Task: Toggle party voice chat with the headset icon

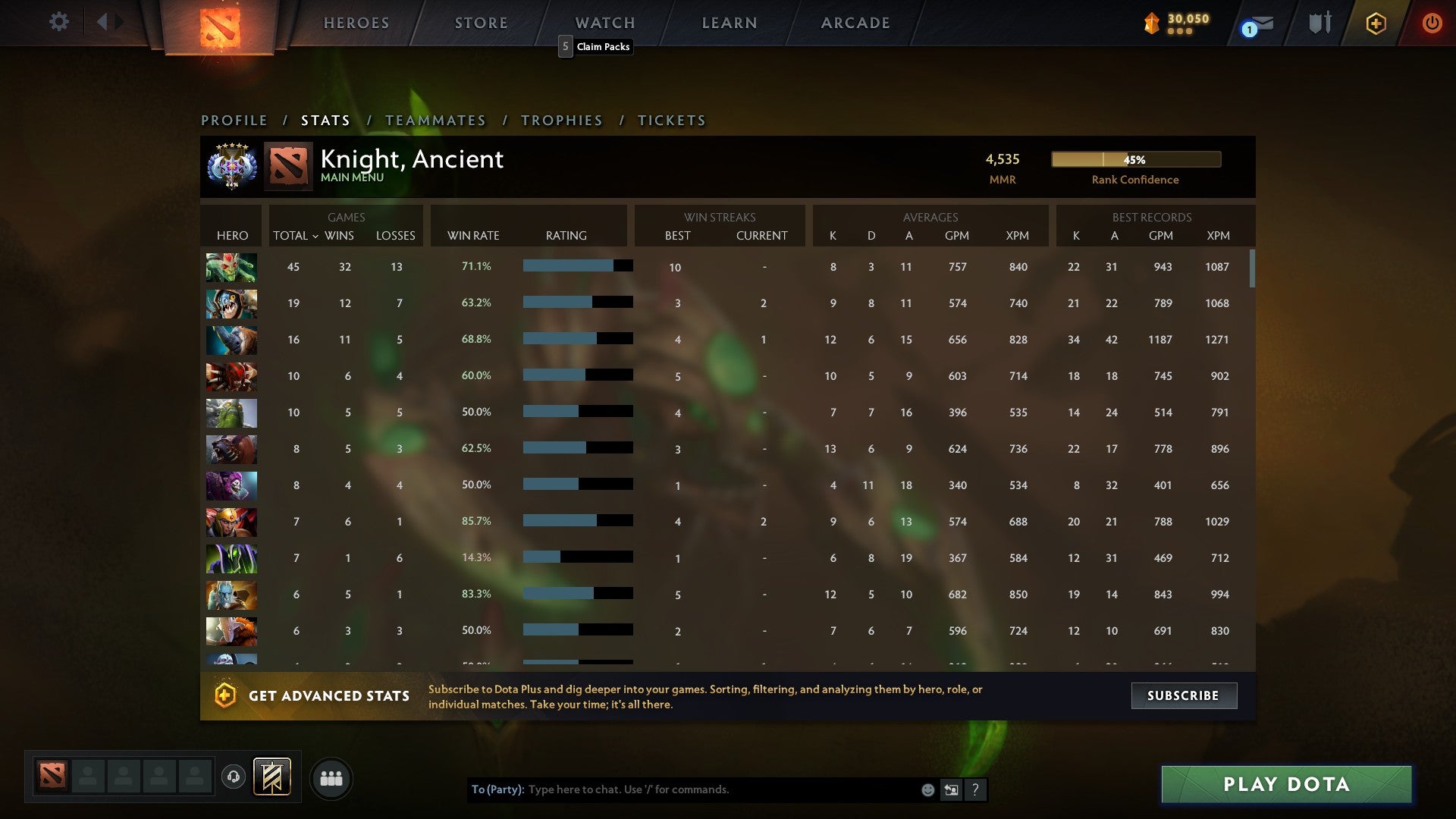Action: 234,777
